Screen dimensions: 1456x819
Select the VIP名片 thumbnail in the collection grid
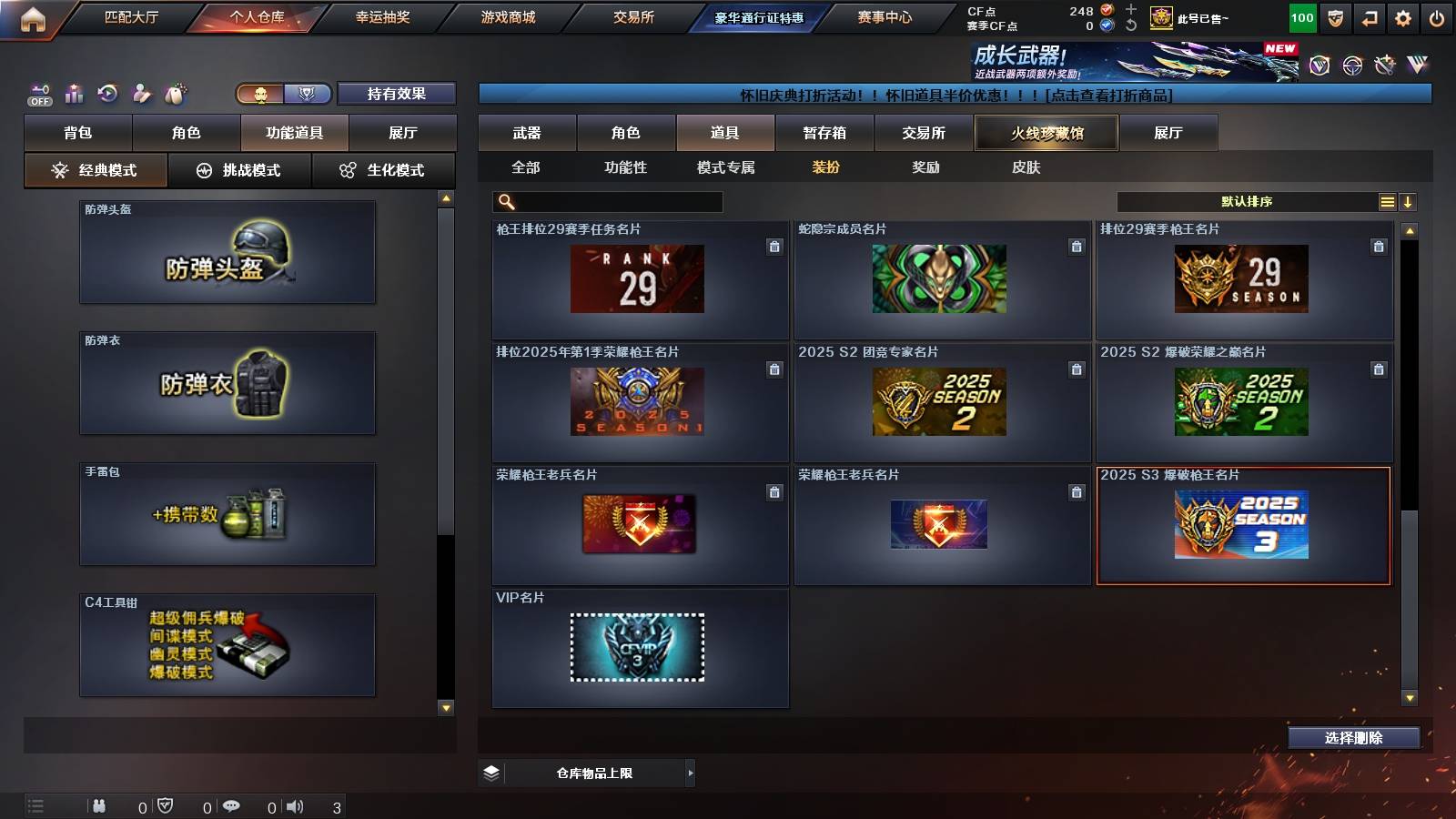point(637,648)
